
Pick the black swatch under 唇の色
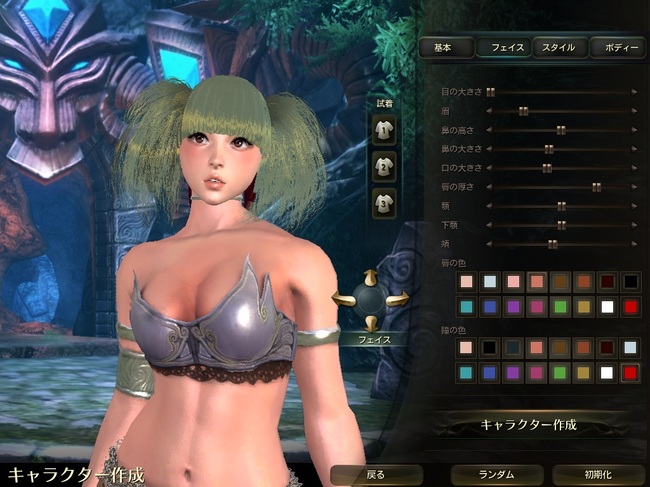point(631,282)
